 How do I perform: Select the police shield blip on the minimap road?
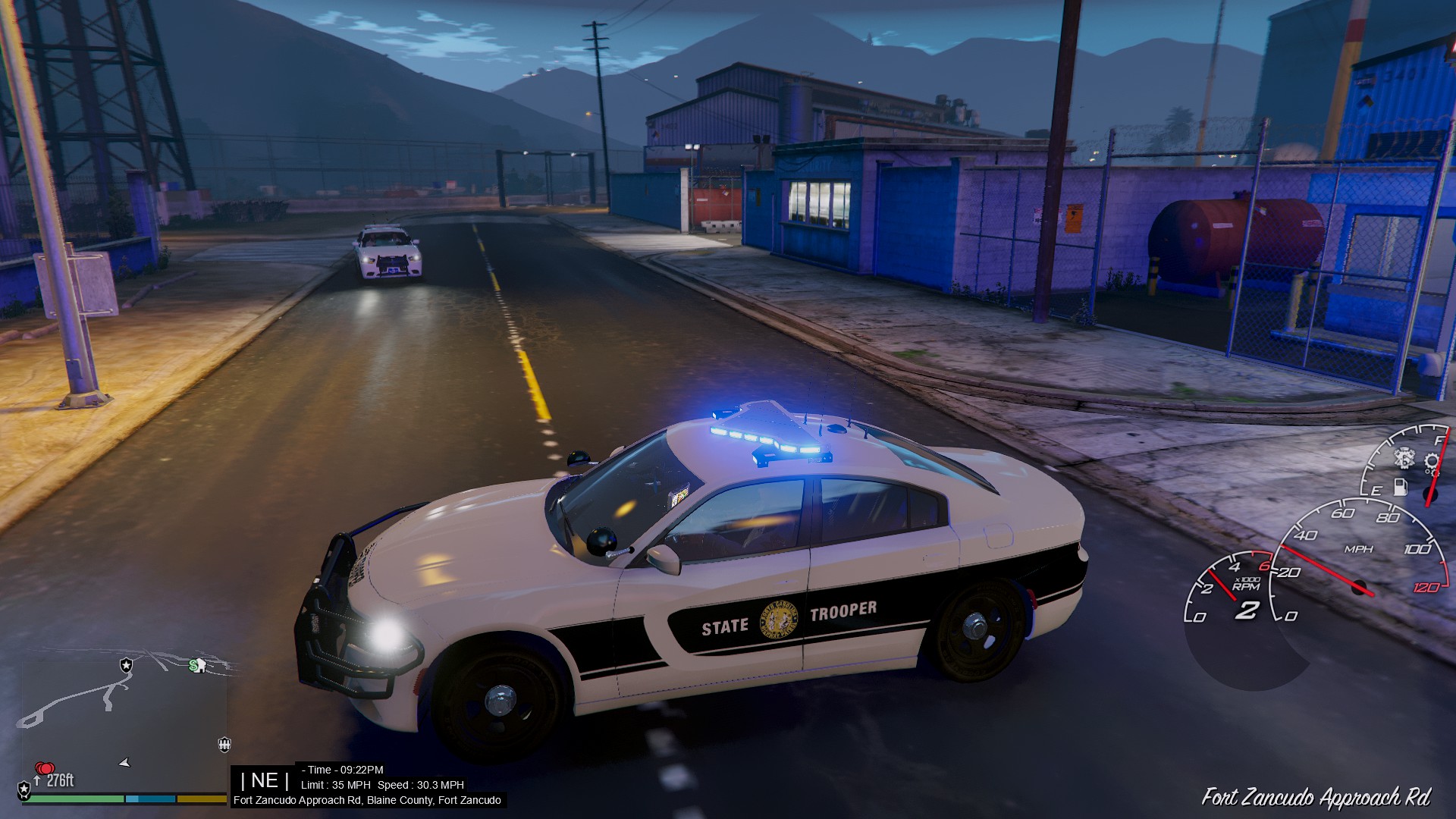126,665
